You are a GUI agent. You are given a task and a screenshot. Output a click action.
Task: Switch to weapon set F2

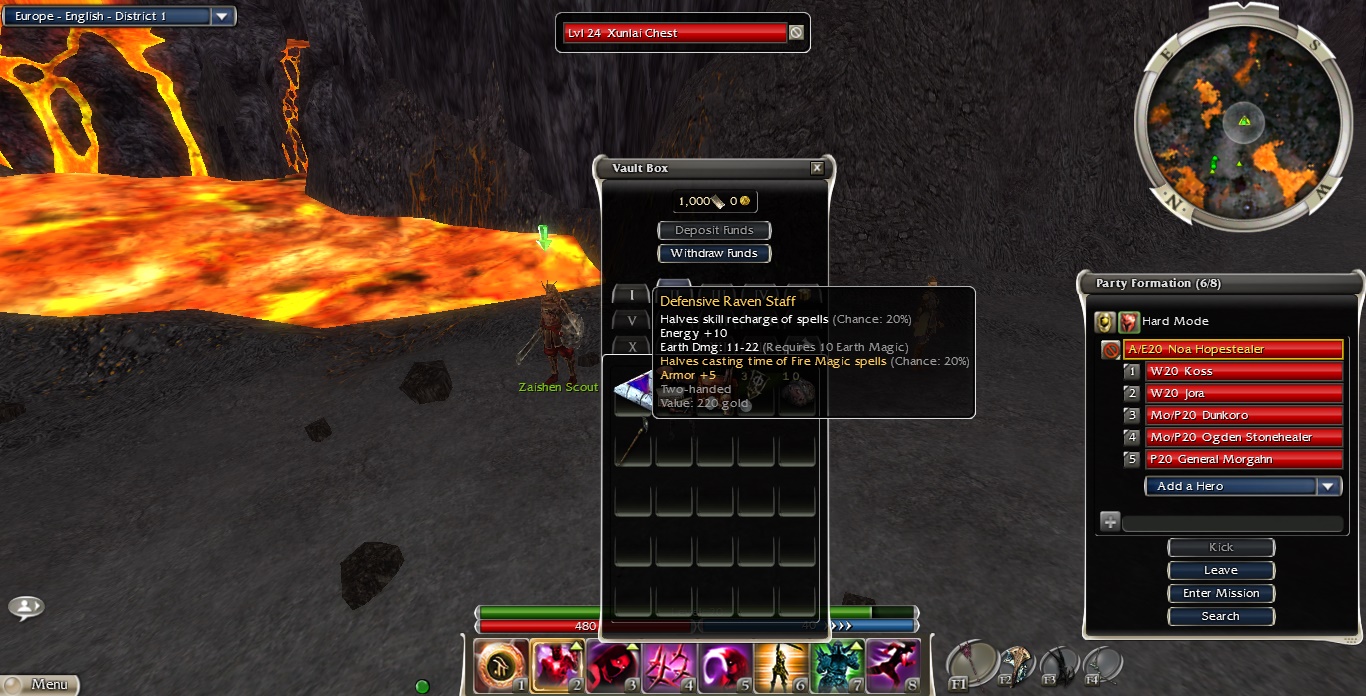(1015, 664)
